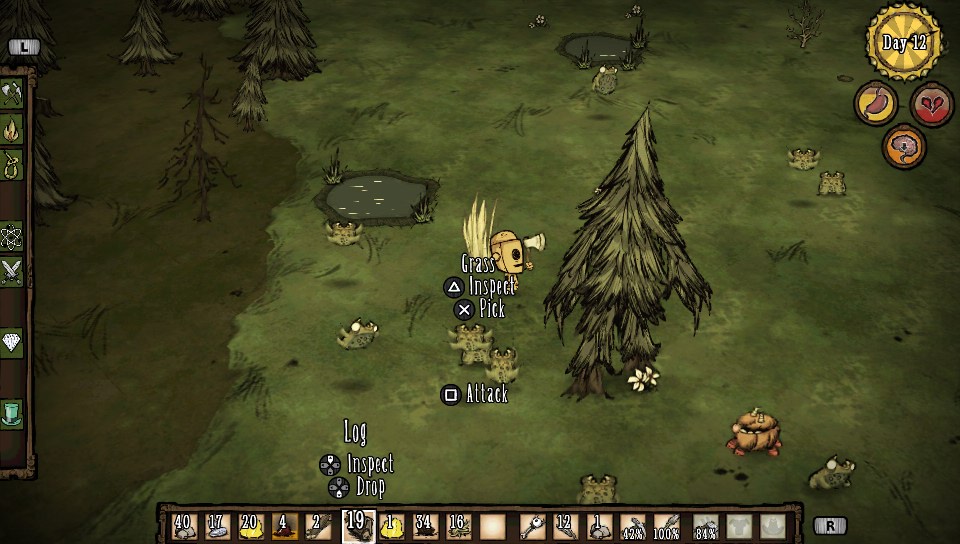Open the rope-trap Survival crafting tab

(12, 164)
